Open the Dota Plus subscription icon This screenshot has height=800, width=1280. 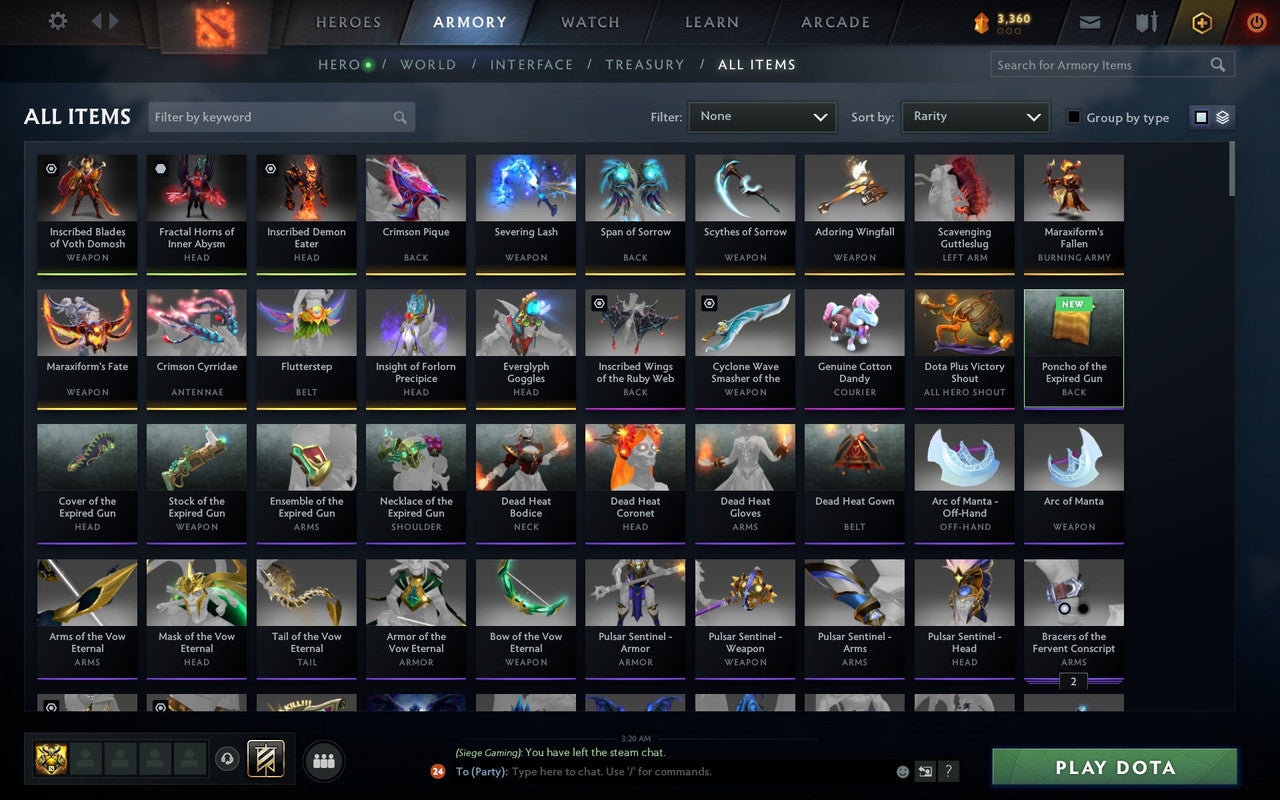click(x=1201, y=22)
